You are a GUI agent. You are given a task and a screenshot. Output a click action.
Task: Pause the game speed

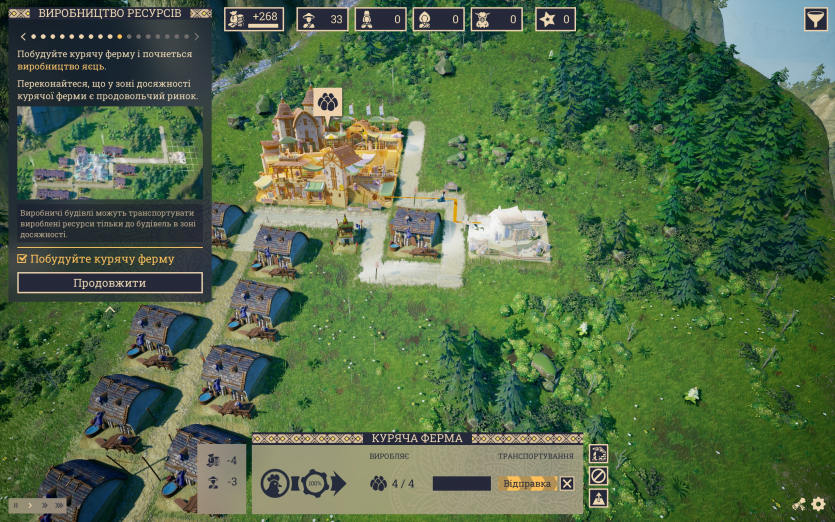click(15, 505)
